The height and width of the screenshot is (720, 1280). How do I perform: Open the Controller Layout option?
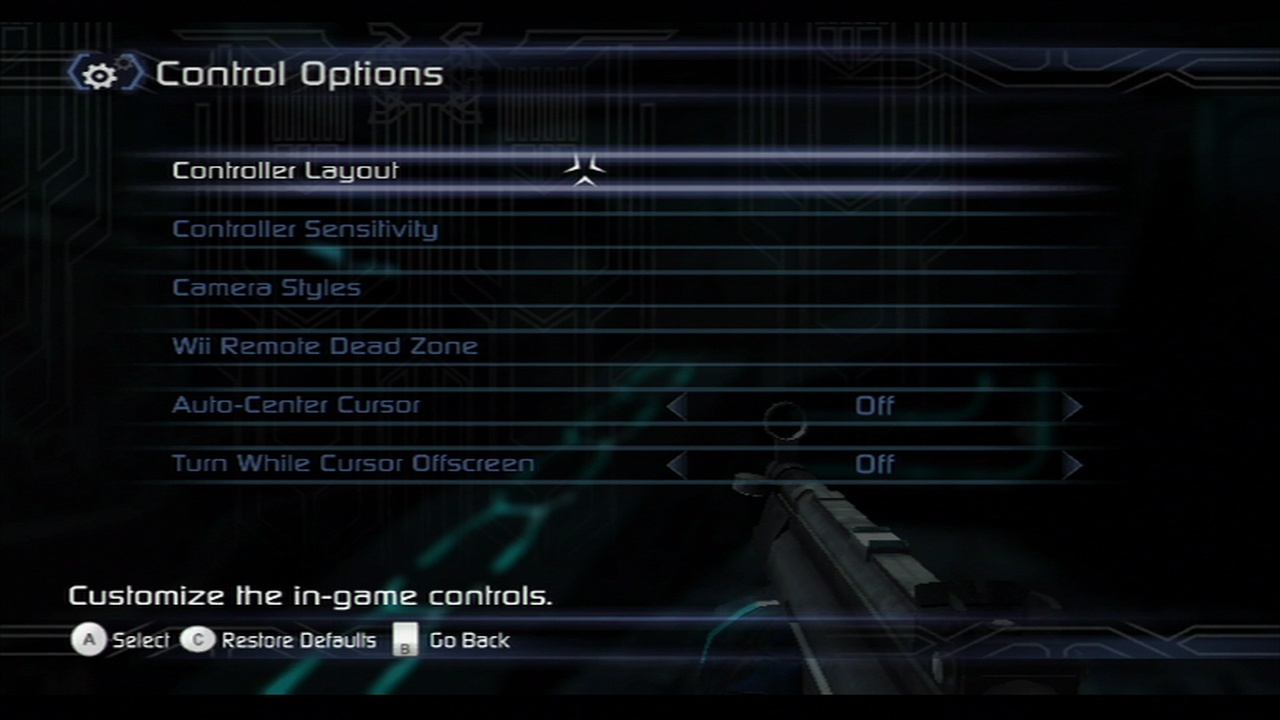tap(286, 171)
